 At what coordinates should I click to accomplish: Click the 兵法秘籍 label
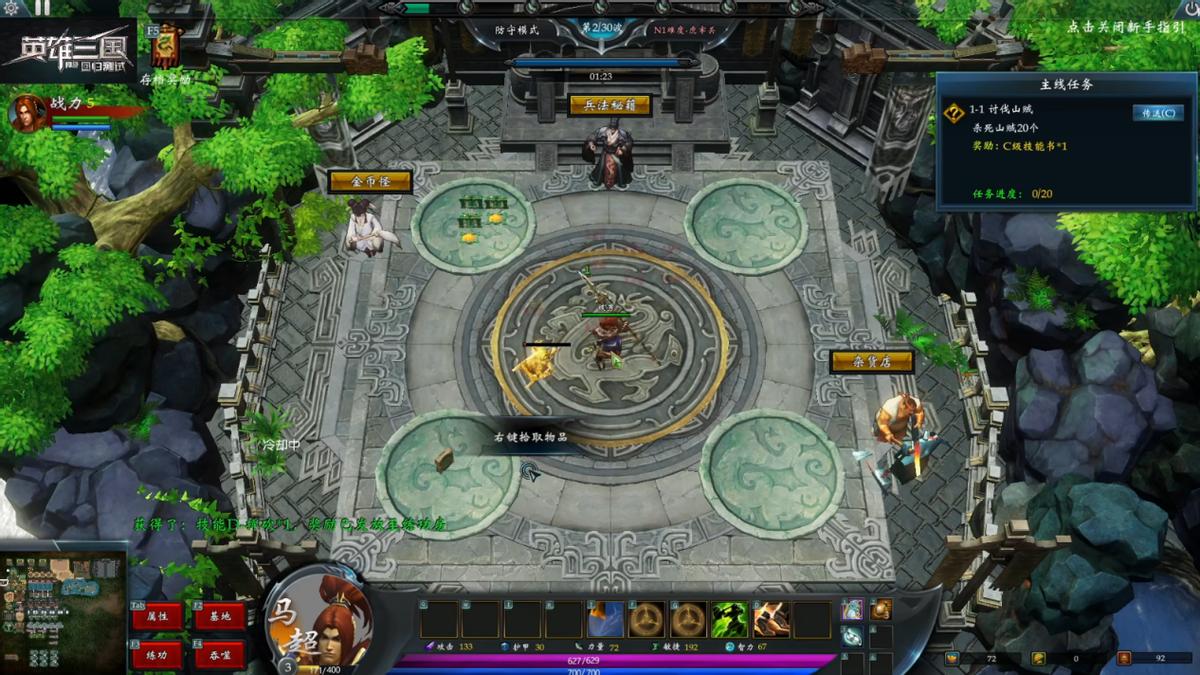(x=610, y=105)
